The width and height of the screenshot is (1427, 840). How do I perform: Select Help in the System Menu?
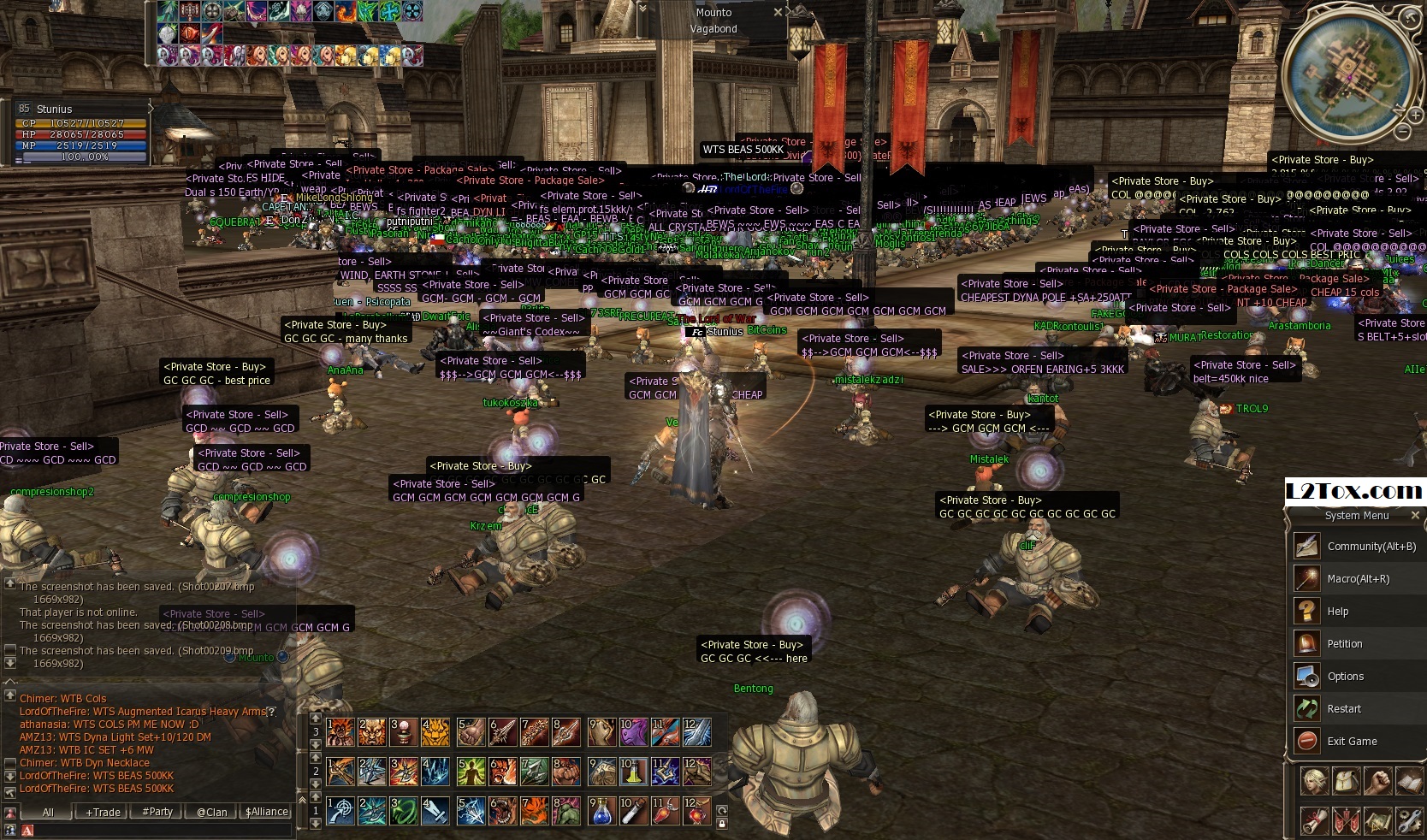[1338, 612]
